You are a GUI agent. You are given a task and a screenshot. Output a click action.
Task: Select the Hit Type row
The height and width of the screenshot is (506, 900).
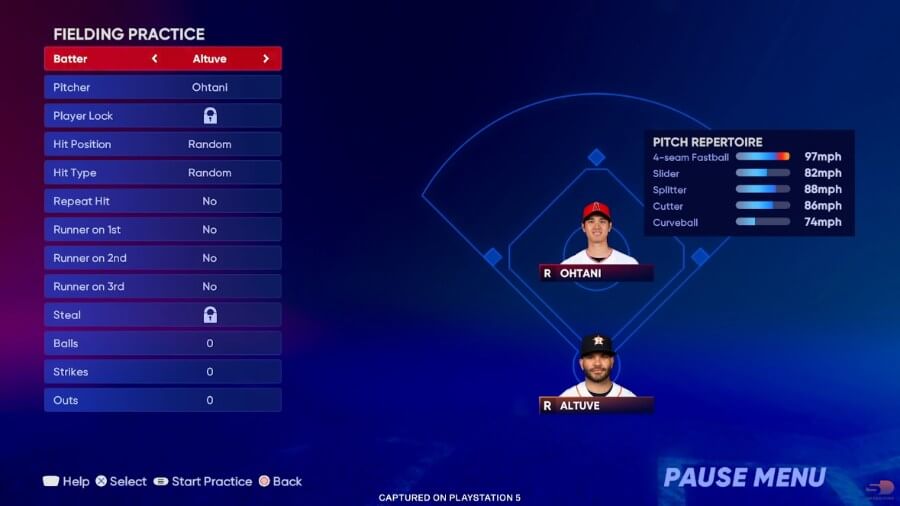162,173
